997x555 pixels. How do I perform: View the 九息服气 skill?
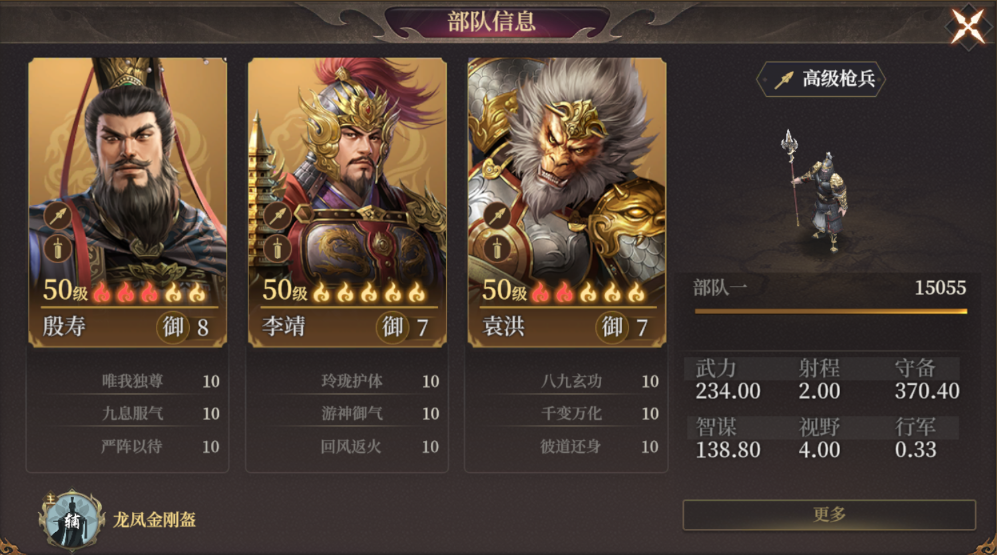[x=132, y=413]
